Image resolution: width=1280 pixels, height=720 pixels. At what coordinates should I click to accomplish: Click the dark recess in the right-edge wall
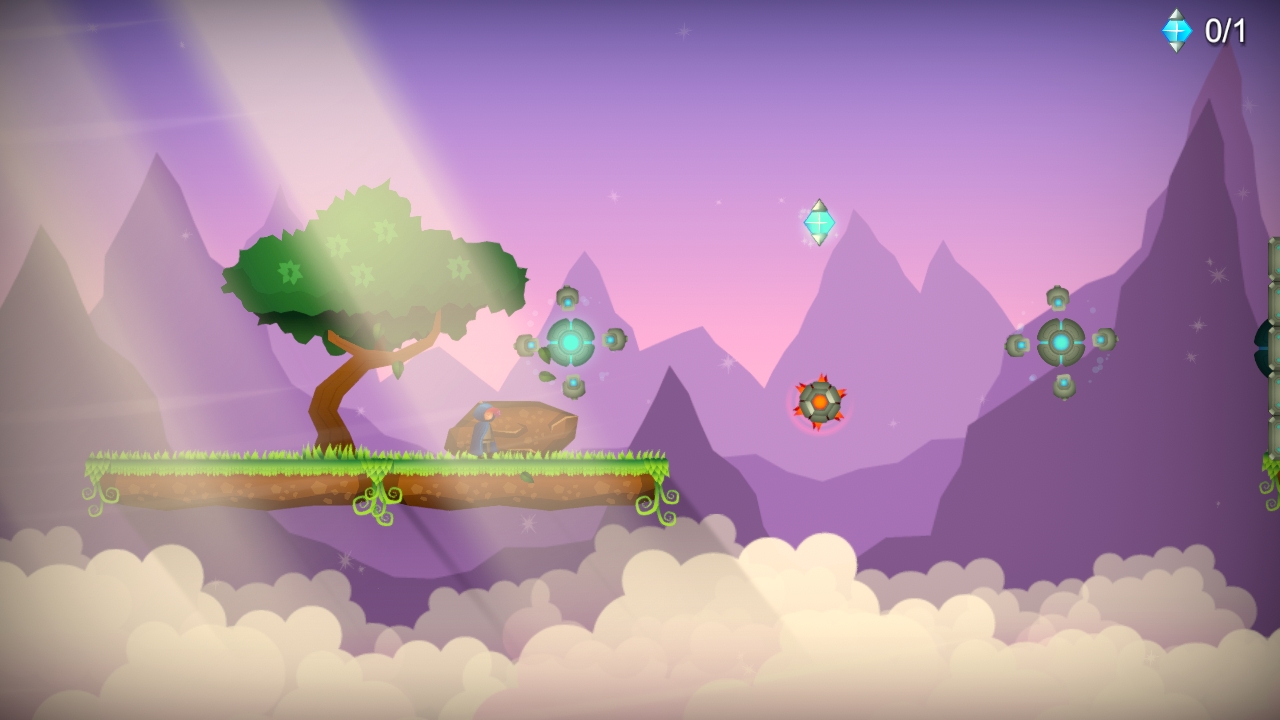click(1263, 350)
